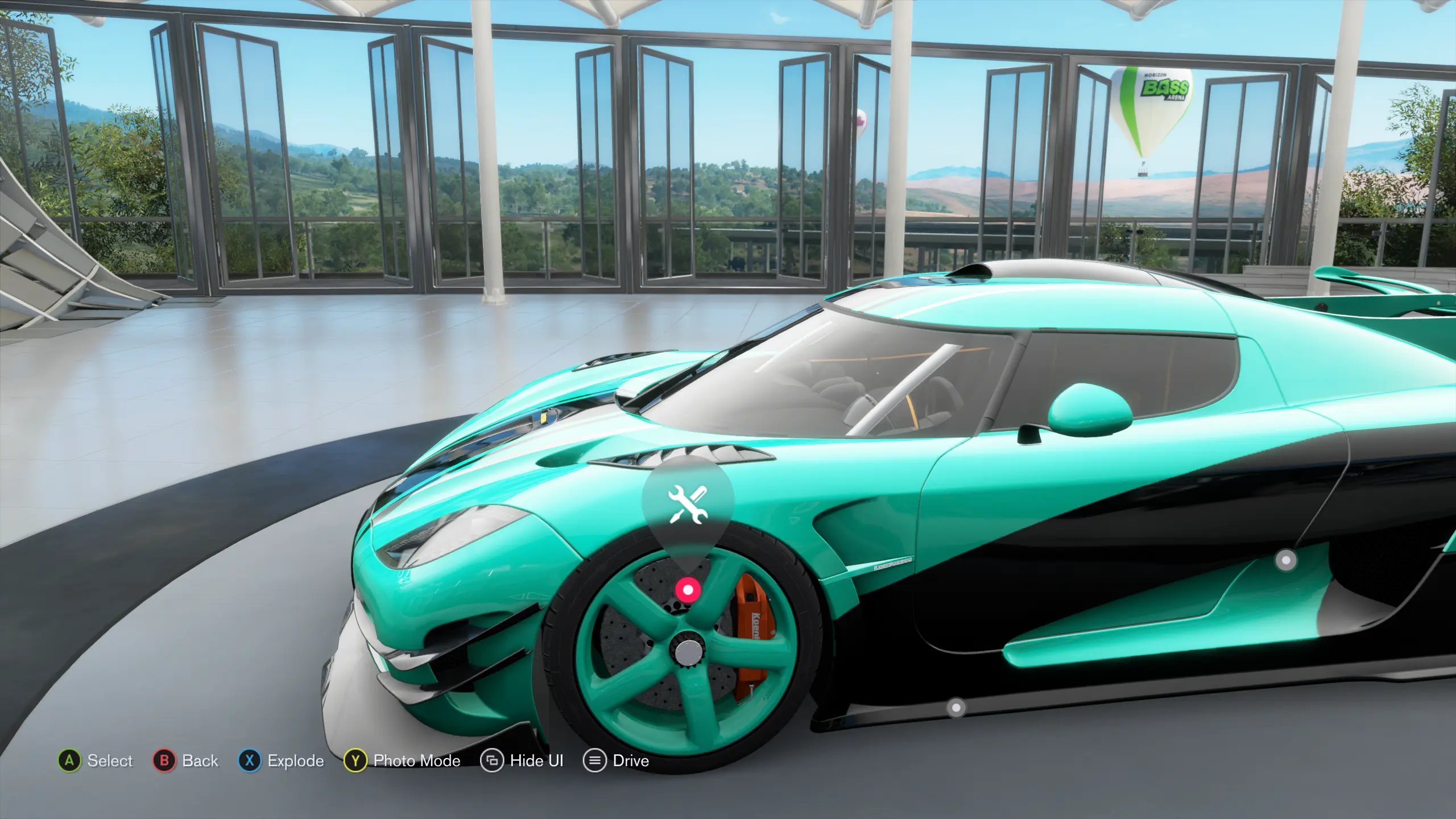Viewport: 1456px width, 819px height.
Task: Activate the gray hotspot on the side skirt
Action: (955, 708)
